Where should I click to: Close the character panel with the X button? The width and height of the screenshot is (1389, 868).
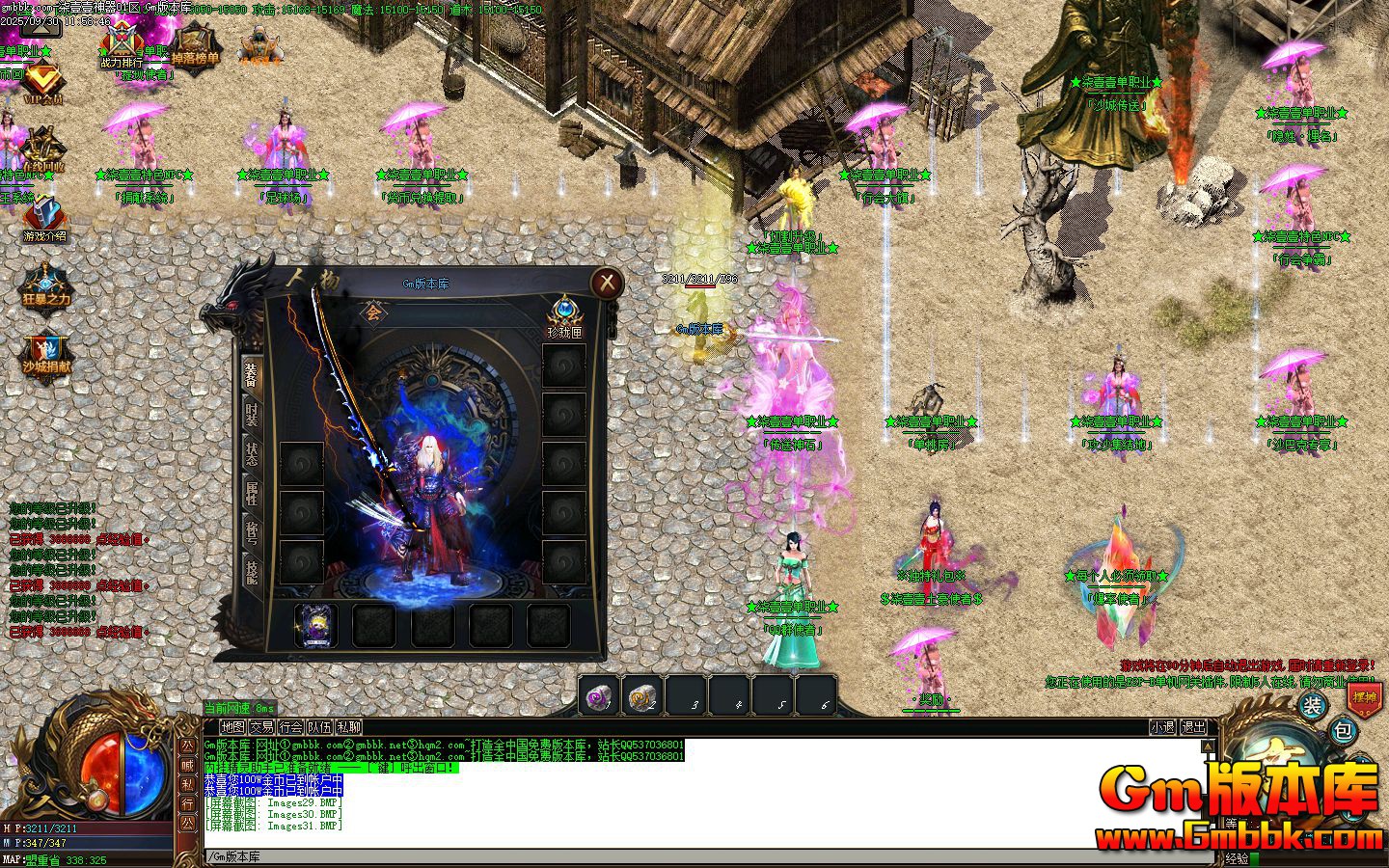click(x=607, y=282)
